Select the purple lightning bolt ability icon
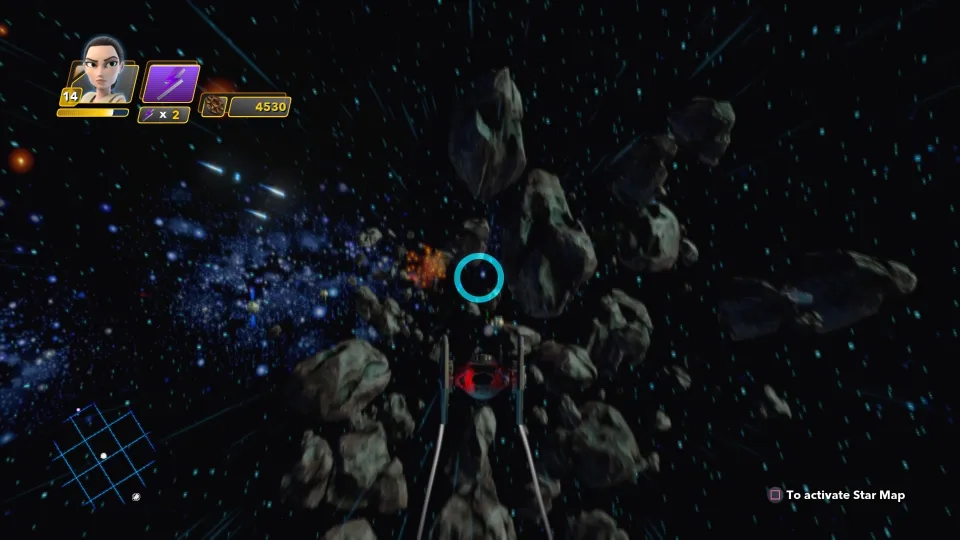This screenshot has width=960, height=540. (169, 82)
